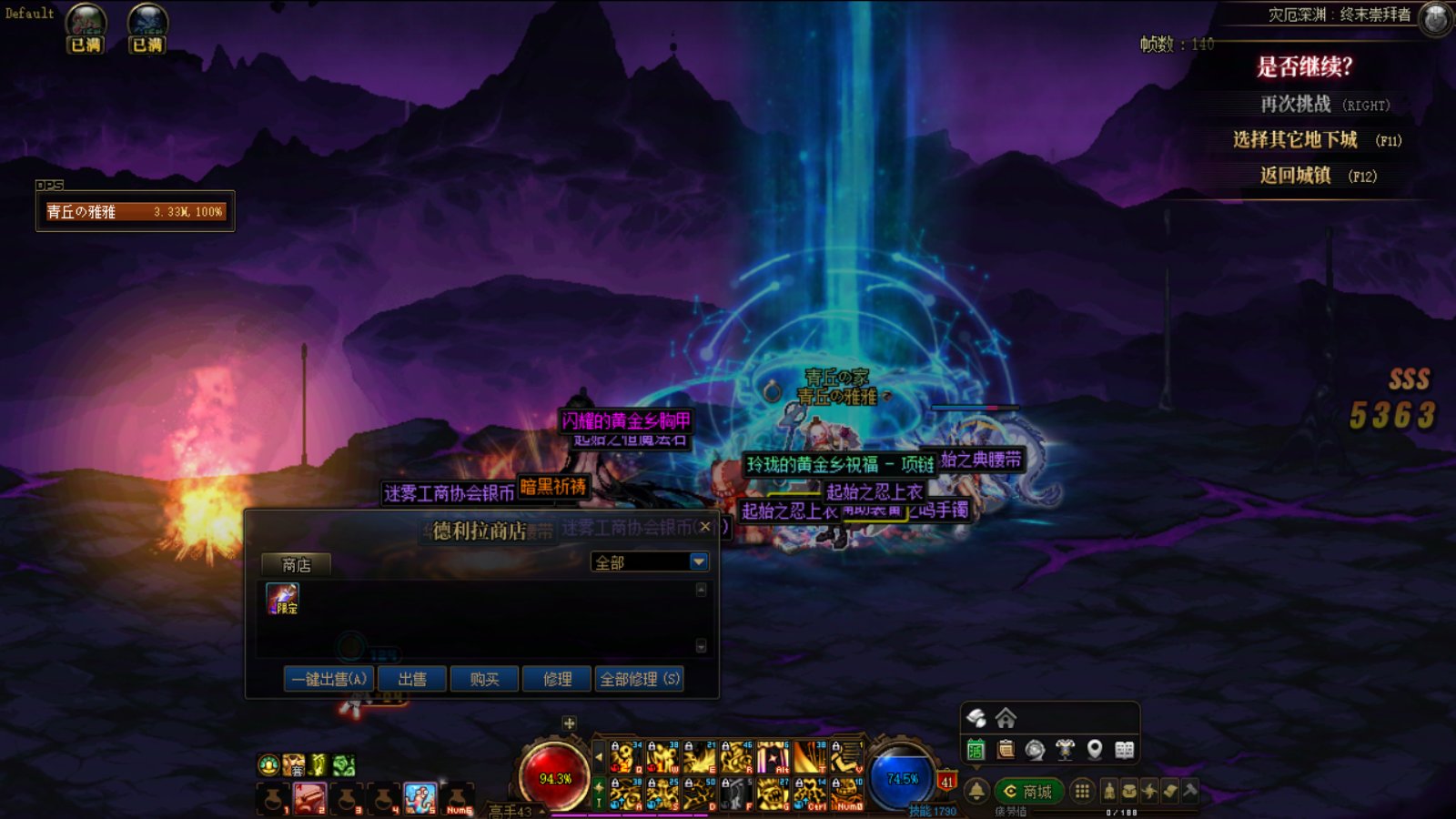Image resolution: width=1456 pixels, height=819 pixels.
Task: Click the 一键出售(A) button
Action: [329, 679]
